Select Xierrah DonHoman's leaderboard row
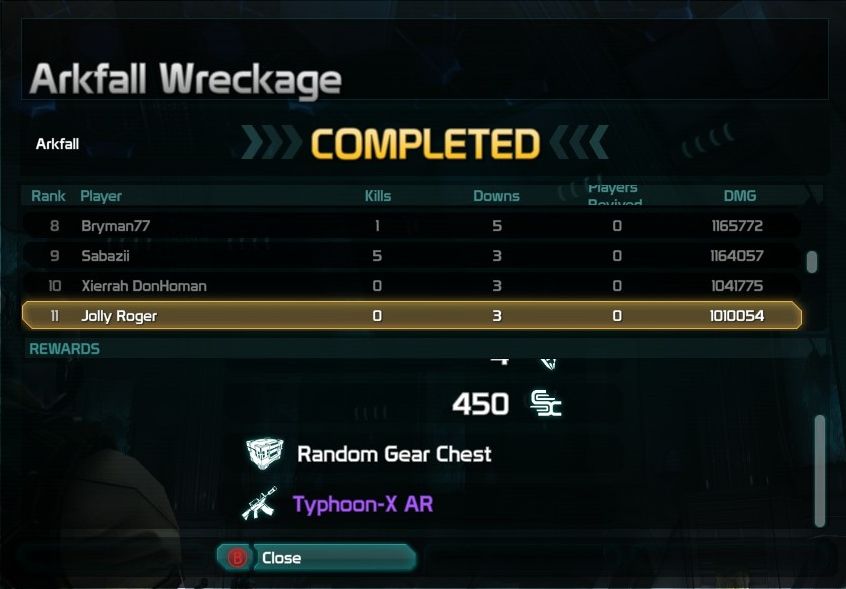 pos(411,286)
